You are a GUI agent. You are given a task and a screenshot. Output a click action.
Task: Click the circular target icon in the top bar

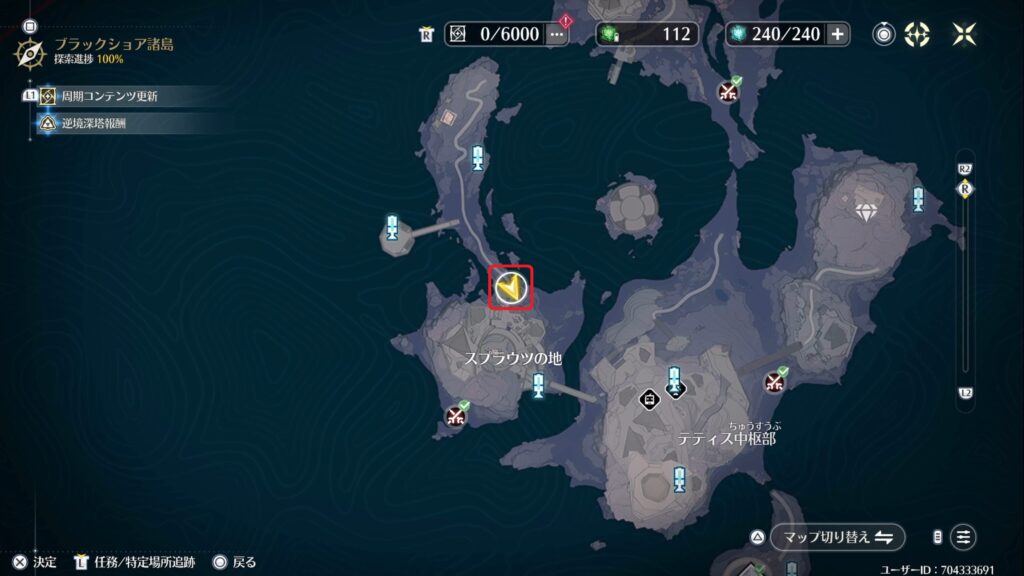[883, 34]
